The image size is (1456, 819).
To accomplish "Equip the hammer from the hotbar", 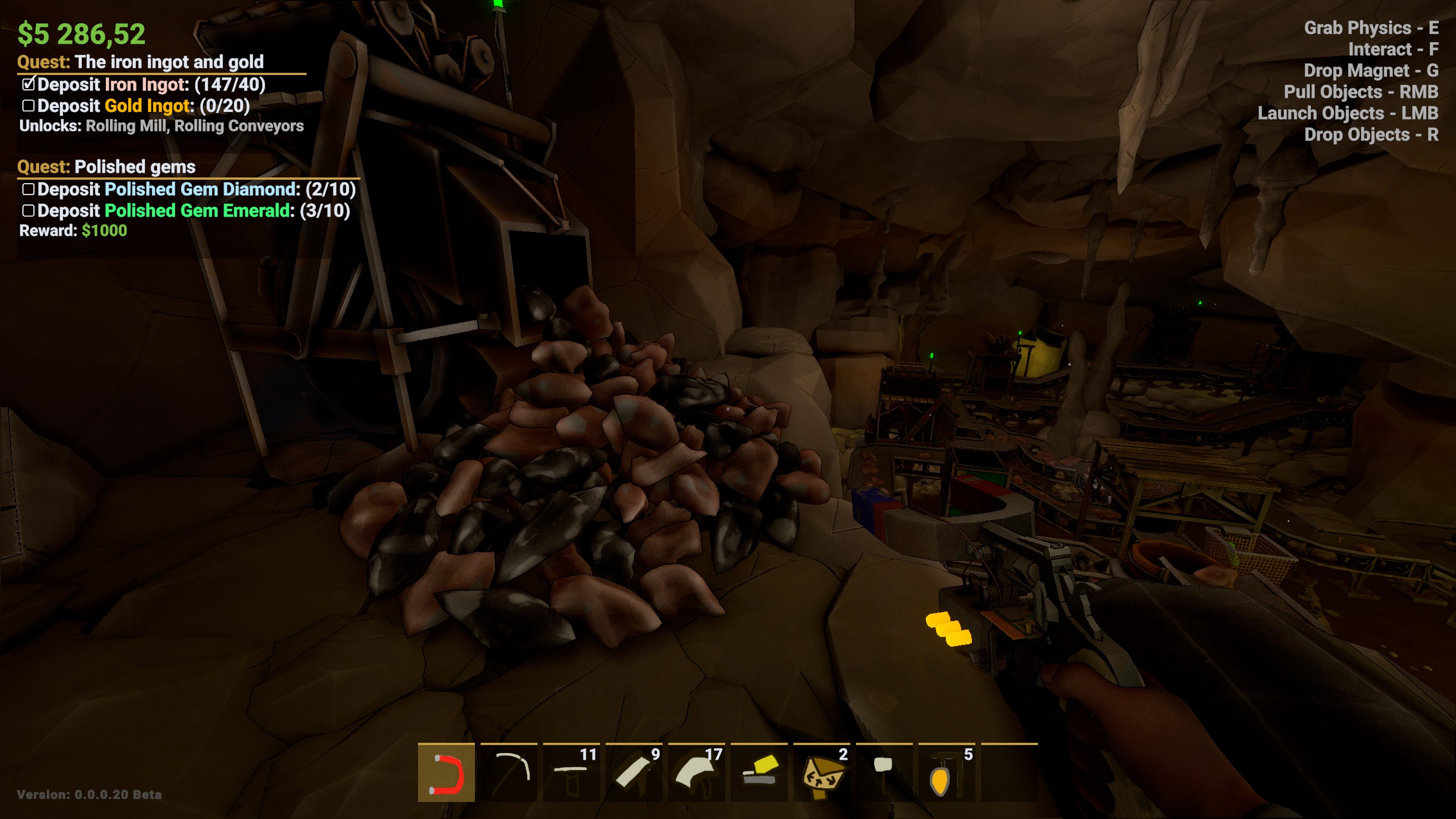I will (x=884, y=773).
